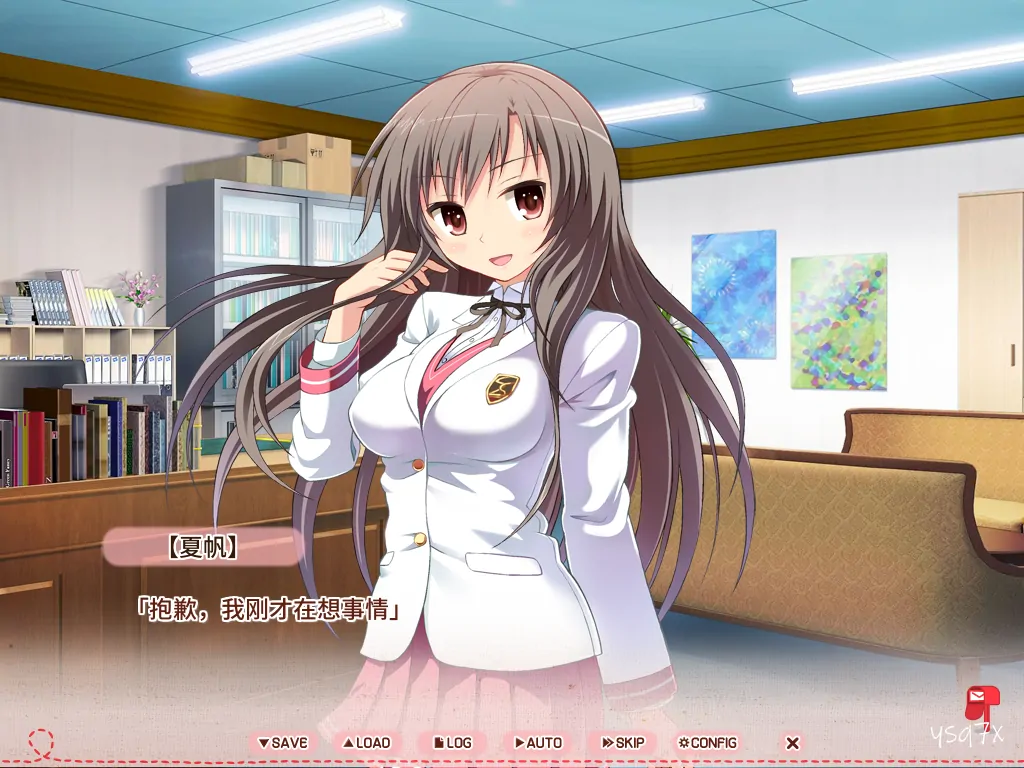Activate SKIP mode

(623, 743)
